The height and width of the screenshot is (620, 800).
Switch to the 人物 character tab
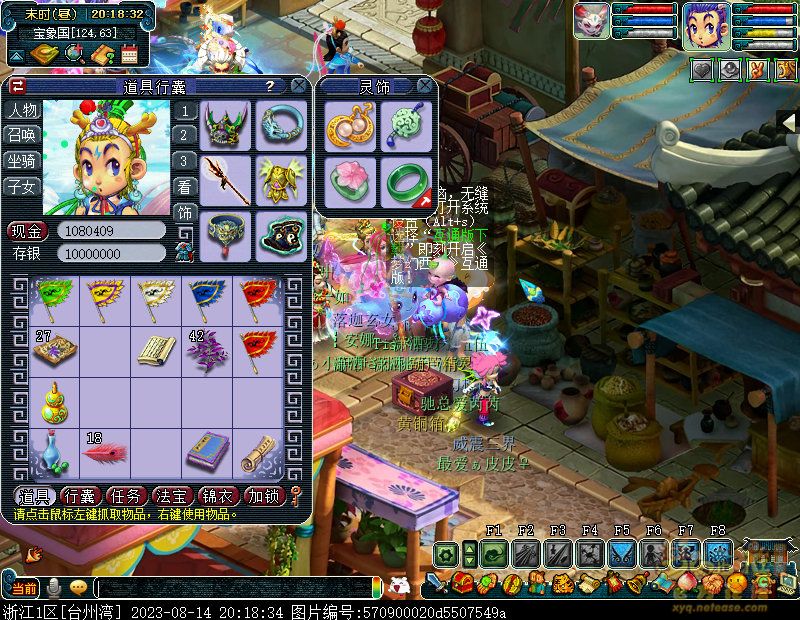click(x=21, y=110)
